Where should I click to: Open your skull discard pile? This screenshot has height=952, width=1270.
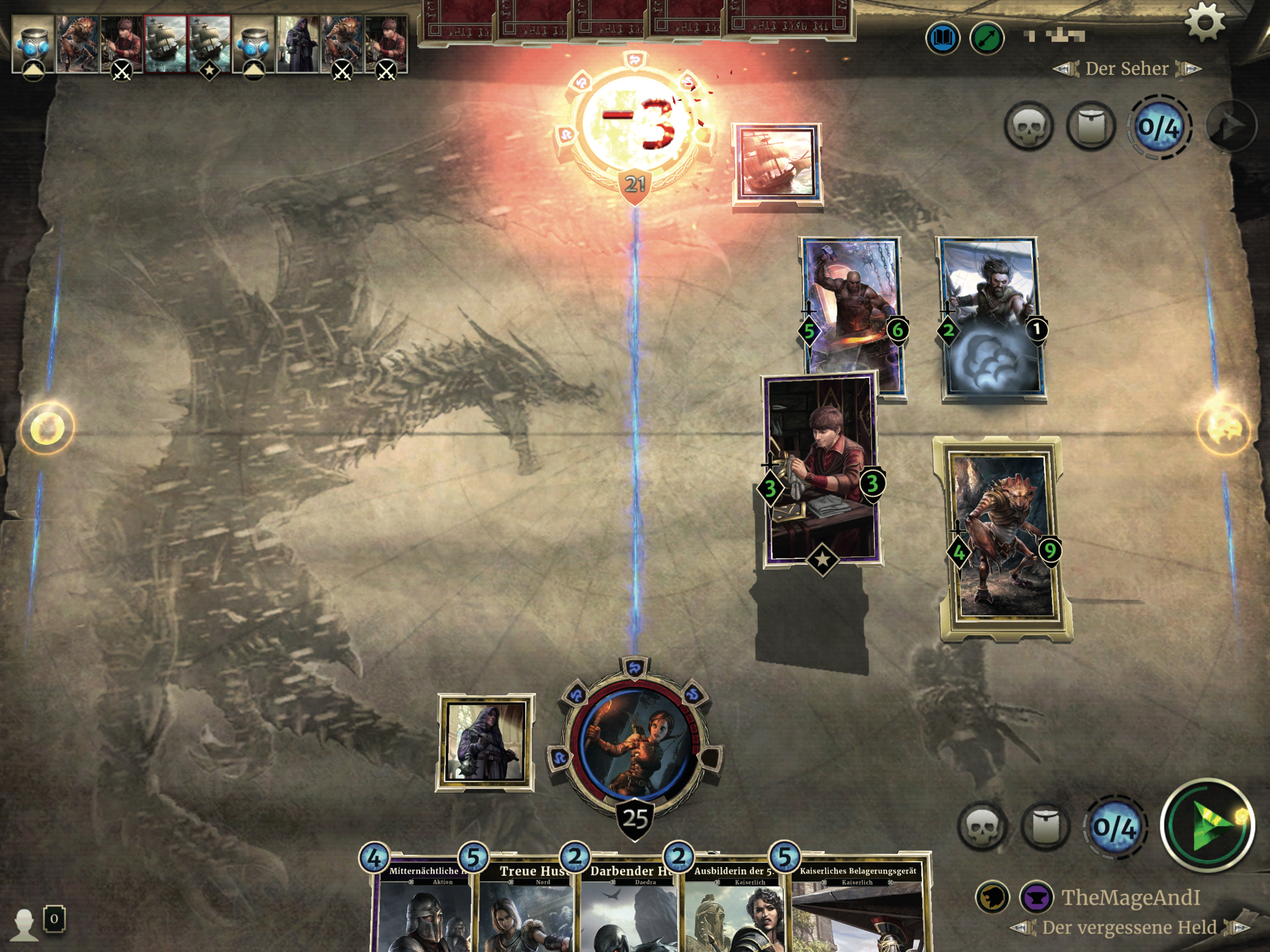tap(982, 826)
